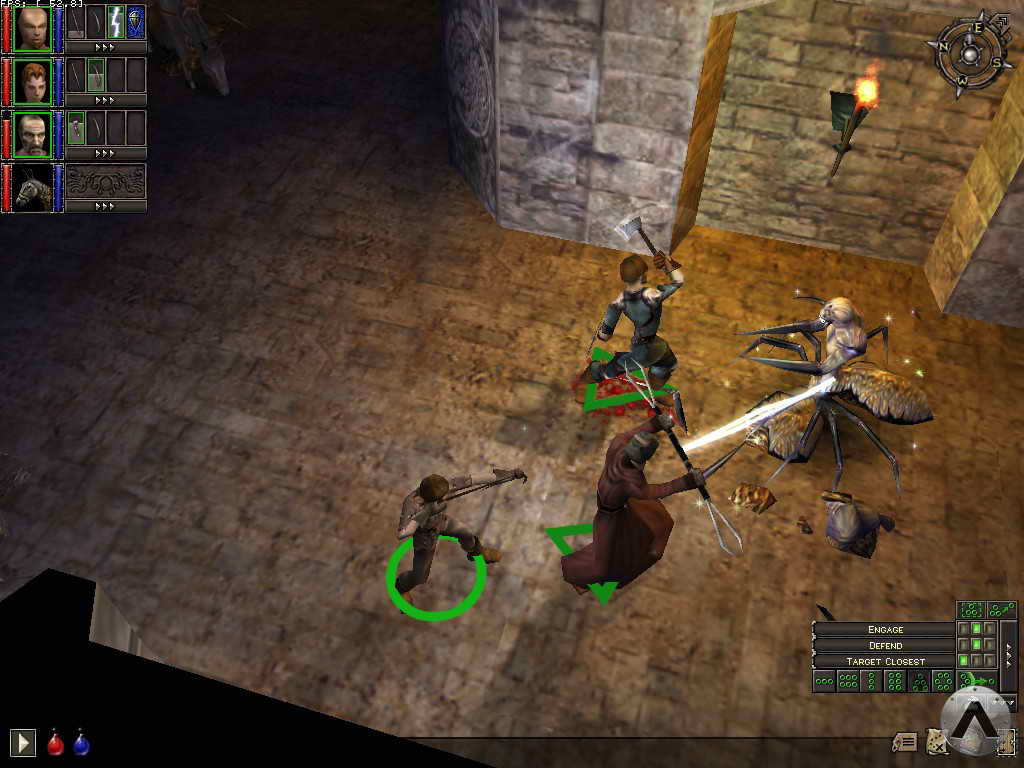Click the arrow button beside the potions
Image resolution: width=1024 pixels, height=768 pixels.
point(22,742)
